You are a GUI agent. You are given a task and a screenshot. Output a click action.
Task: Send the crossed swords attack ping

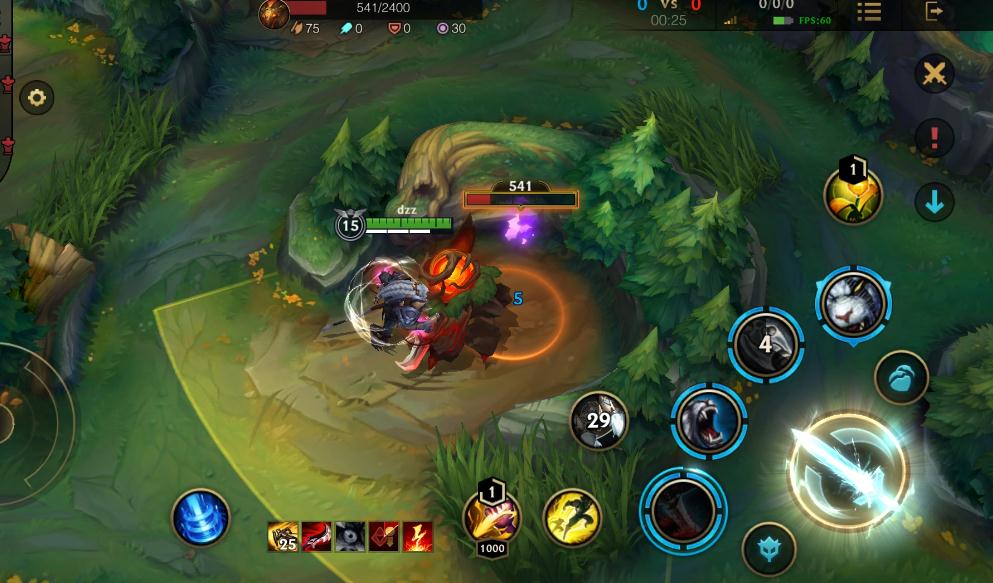pyautogui.click(x=935, y=74)
